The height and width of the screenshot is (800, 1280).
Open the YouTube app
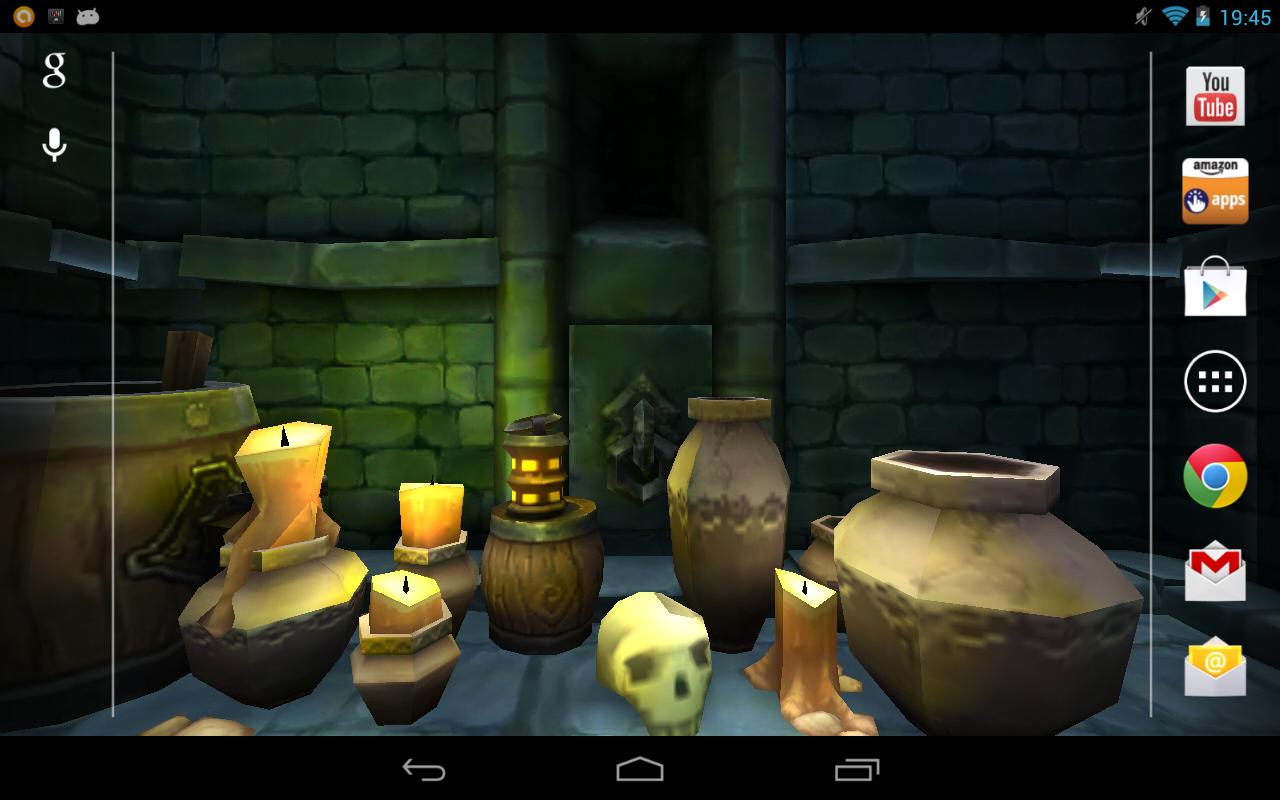coord(1214,97)
